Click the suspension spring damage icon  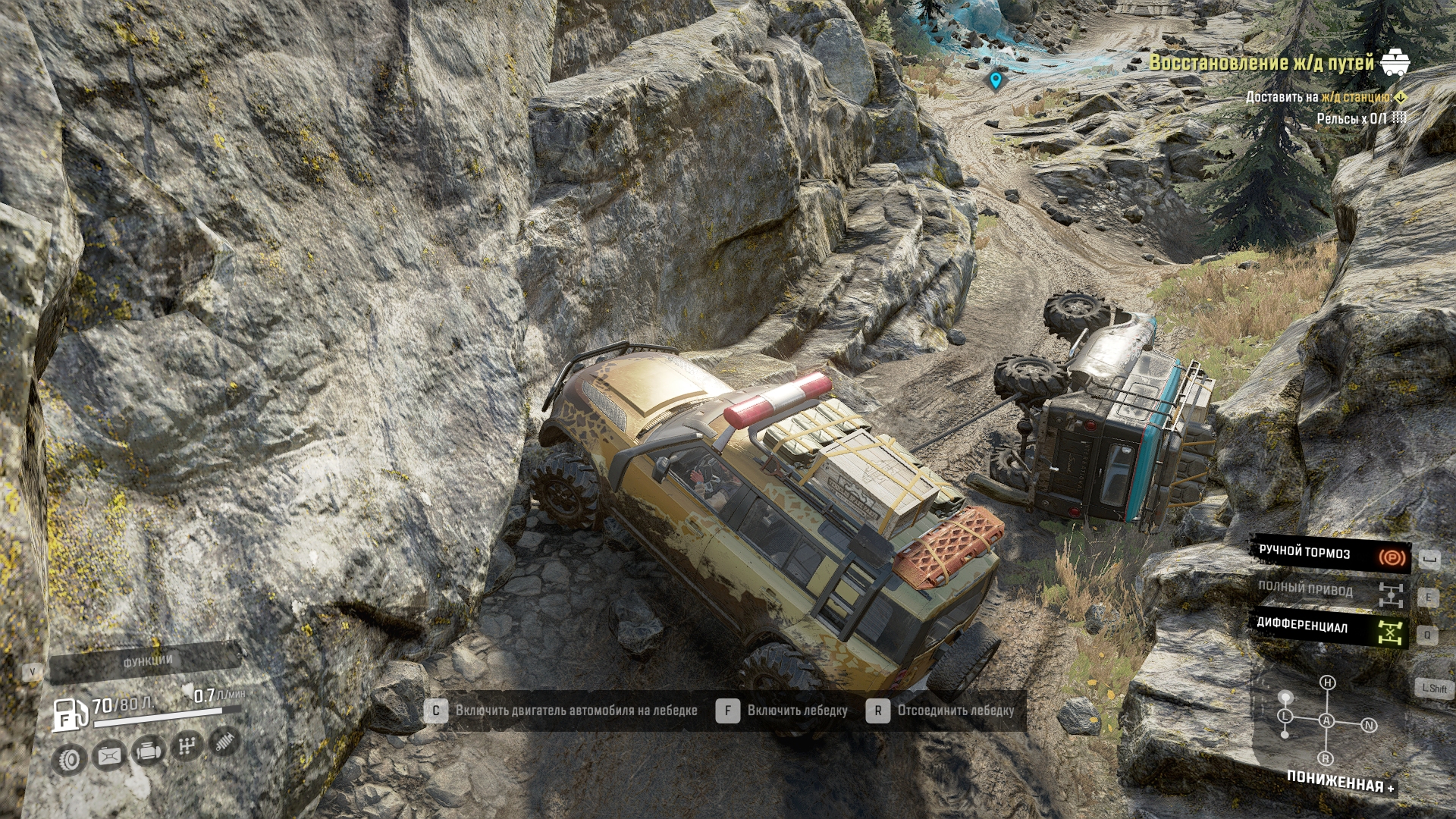click(224, 741)
